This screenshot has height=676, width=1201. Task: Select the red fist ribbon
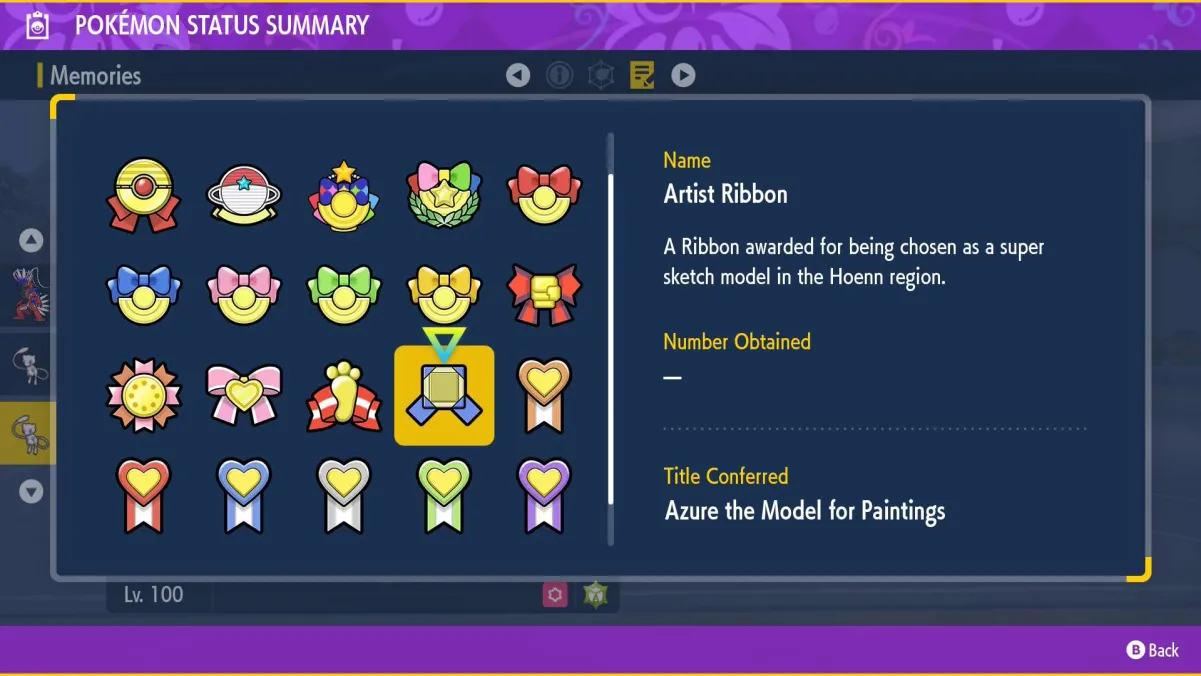(544, 295)
